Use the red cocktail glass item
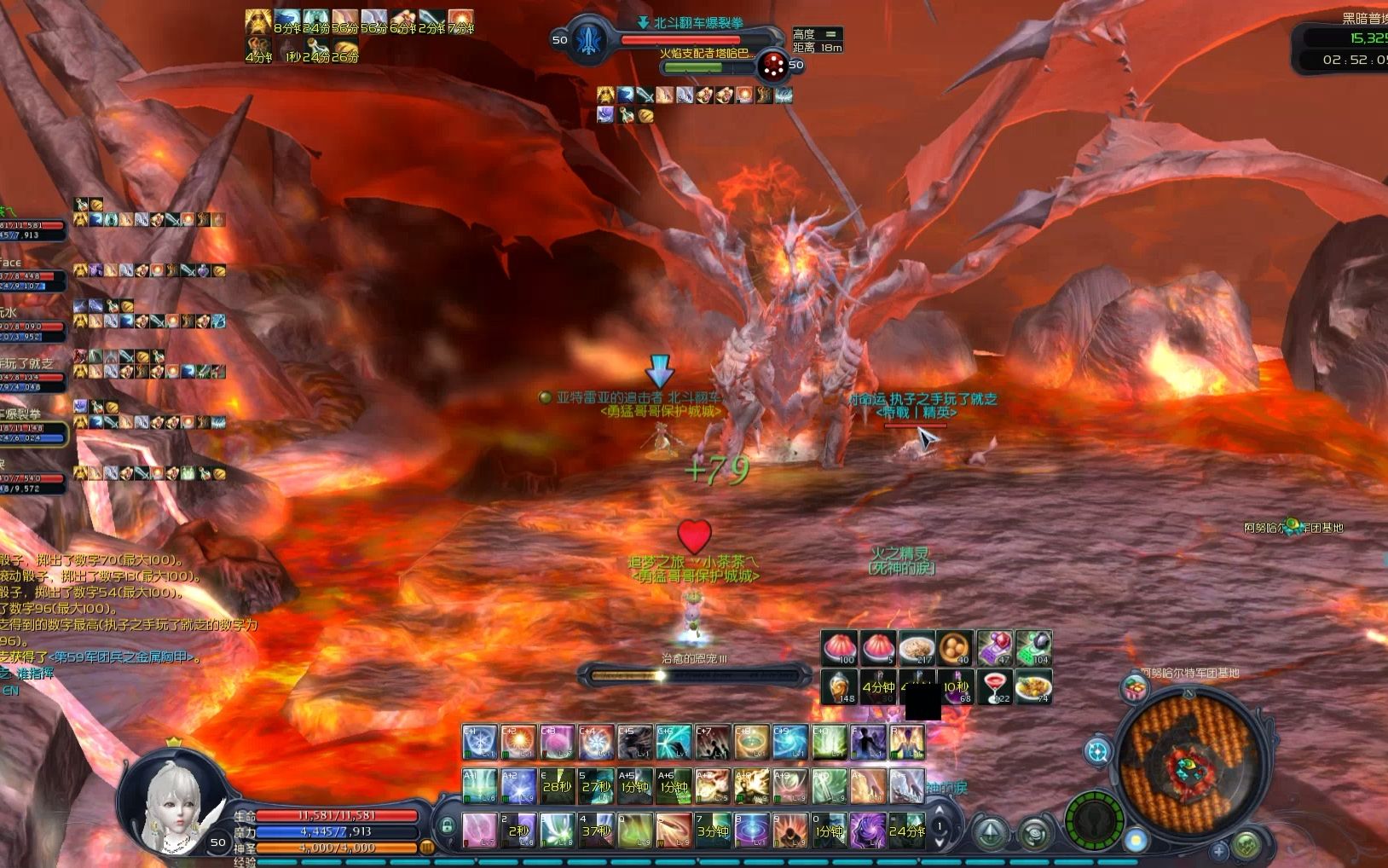 [994, 686]
